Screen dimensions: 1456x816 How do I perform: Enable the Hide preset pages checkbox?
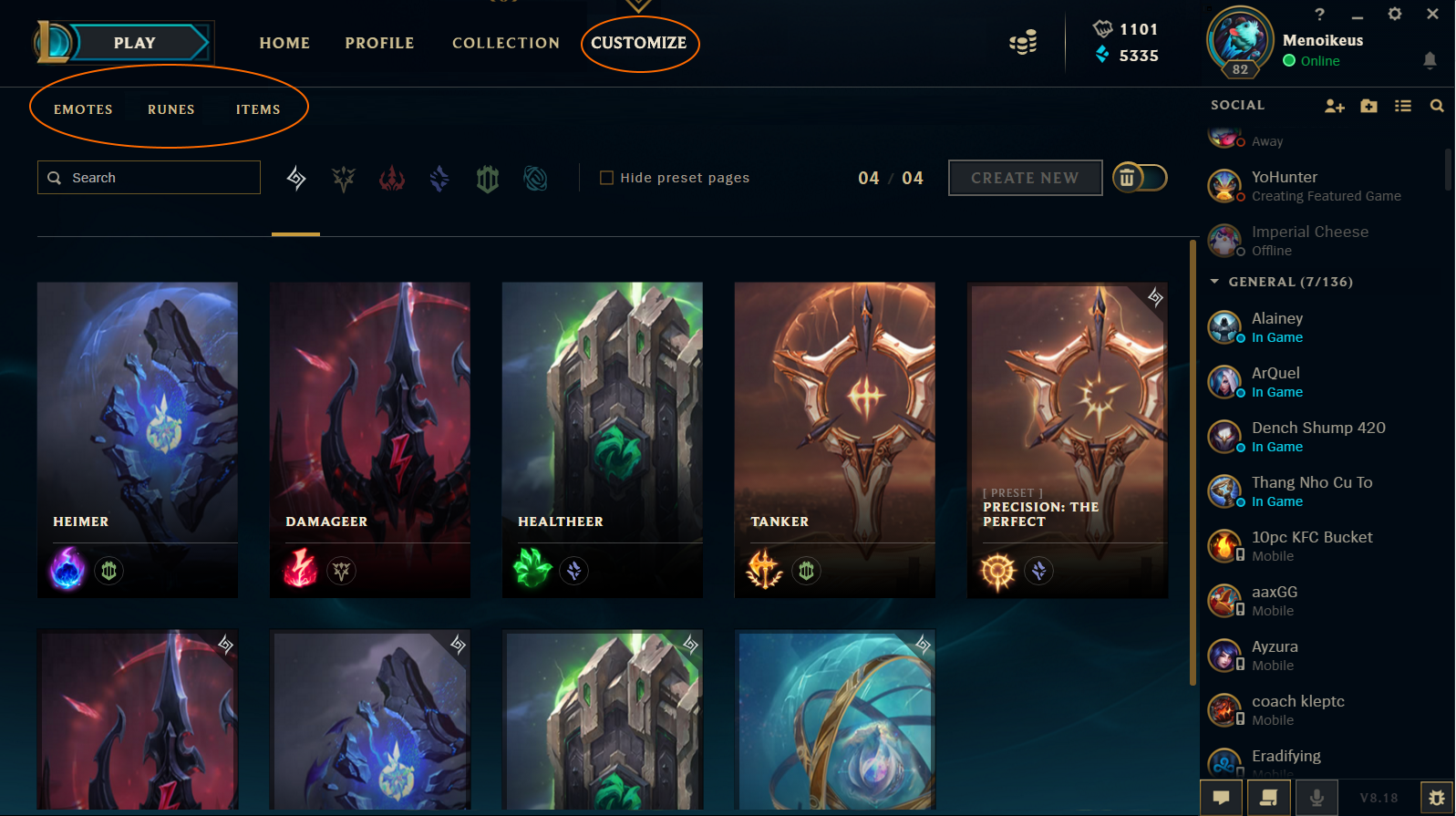point(605,177)
